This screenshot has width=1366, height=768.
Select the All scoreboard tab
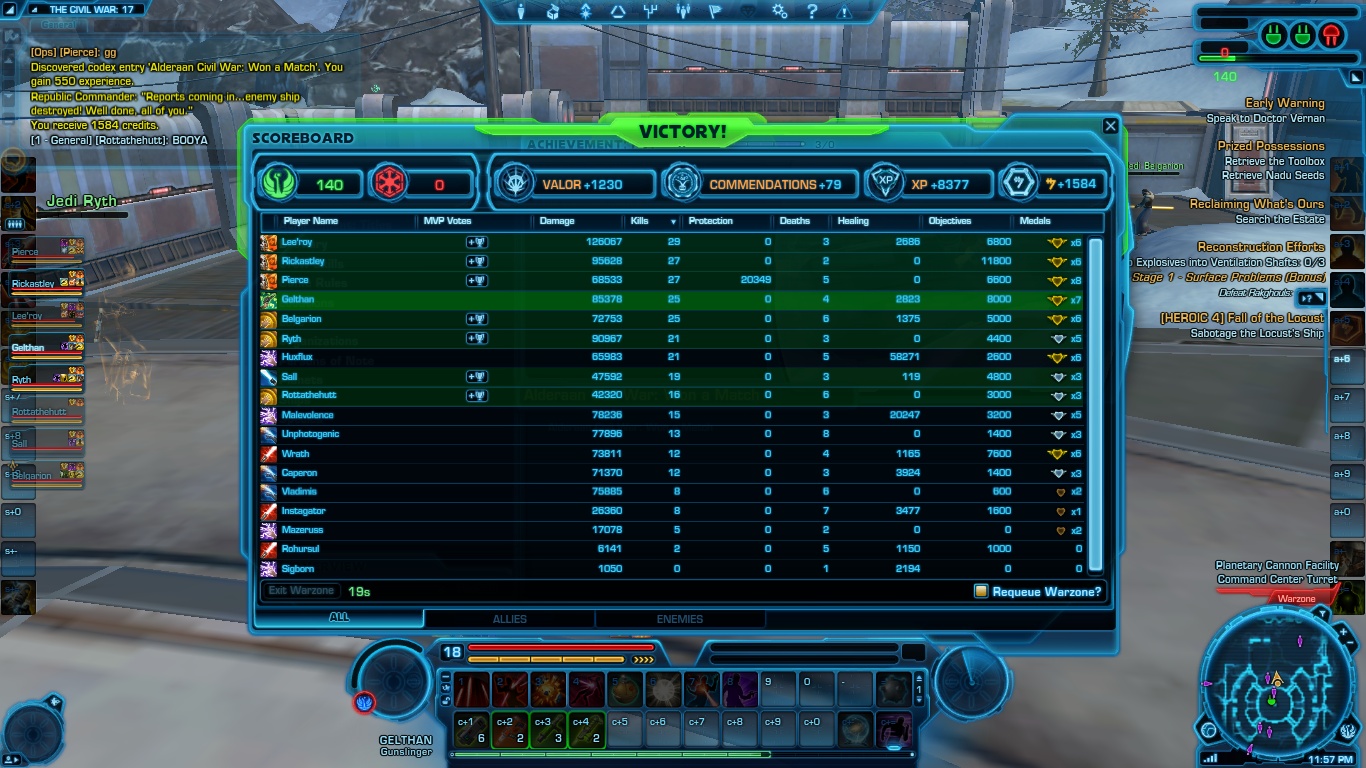[x=339, y=618]
